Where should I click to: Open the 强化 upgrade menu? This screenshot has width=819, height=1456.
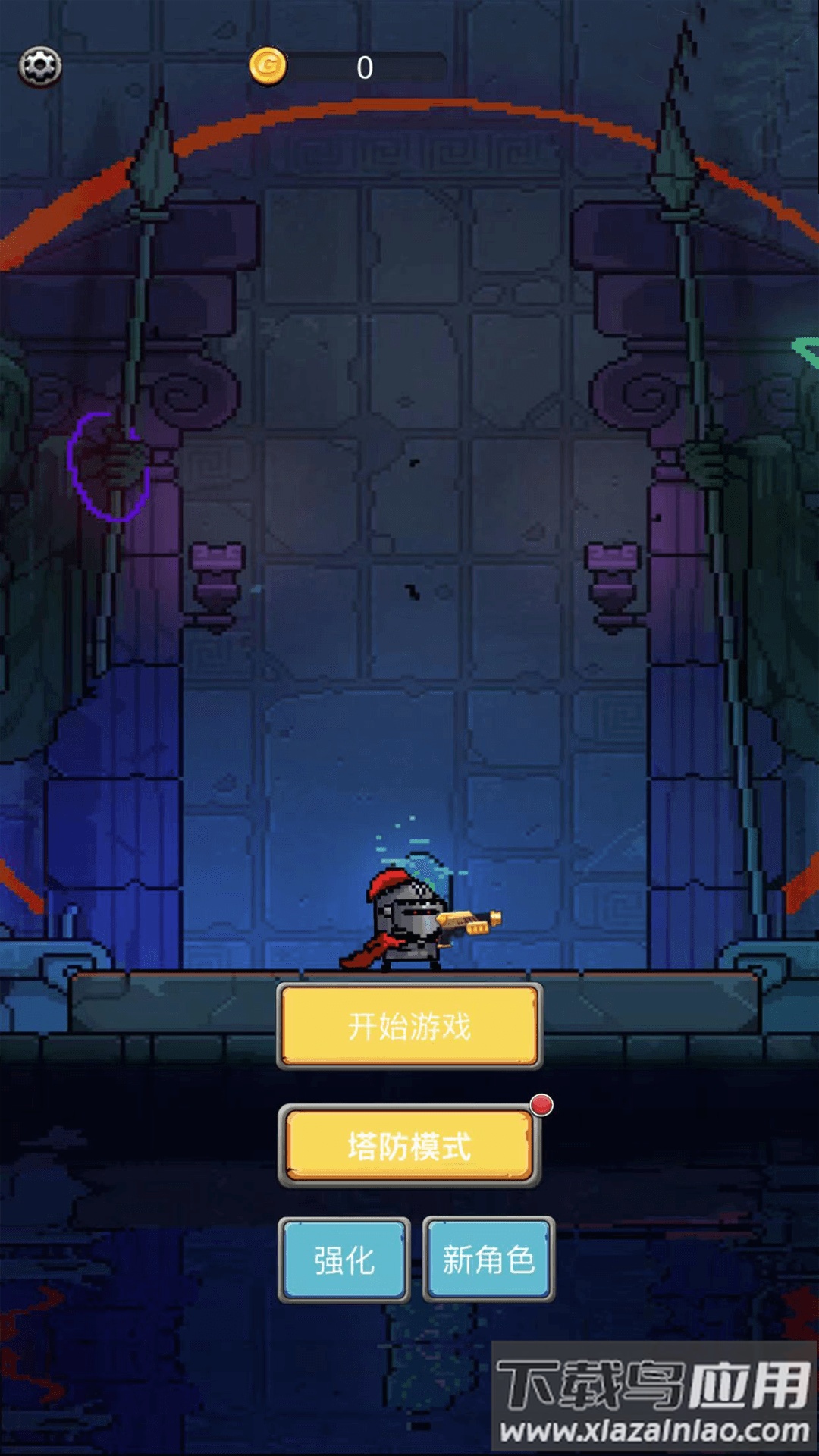[344, 1260]
